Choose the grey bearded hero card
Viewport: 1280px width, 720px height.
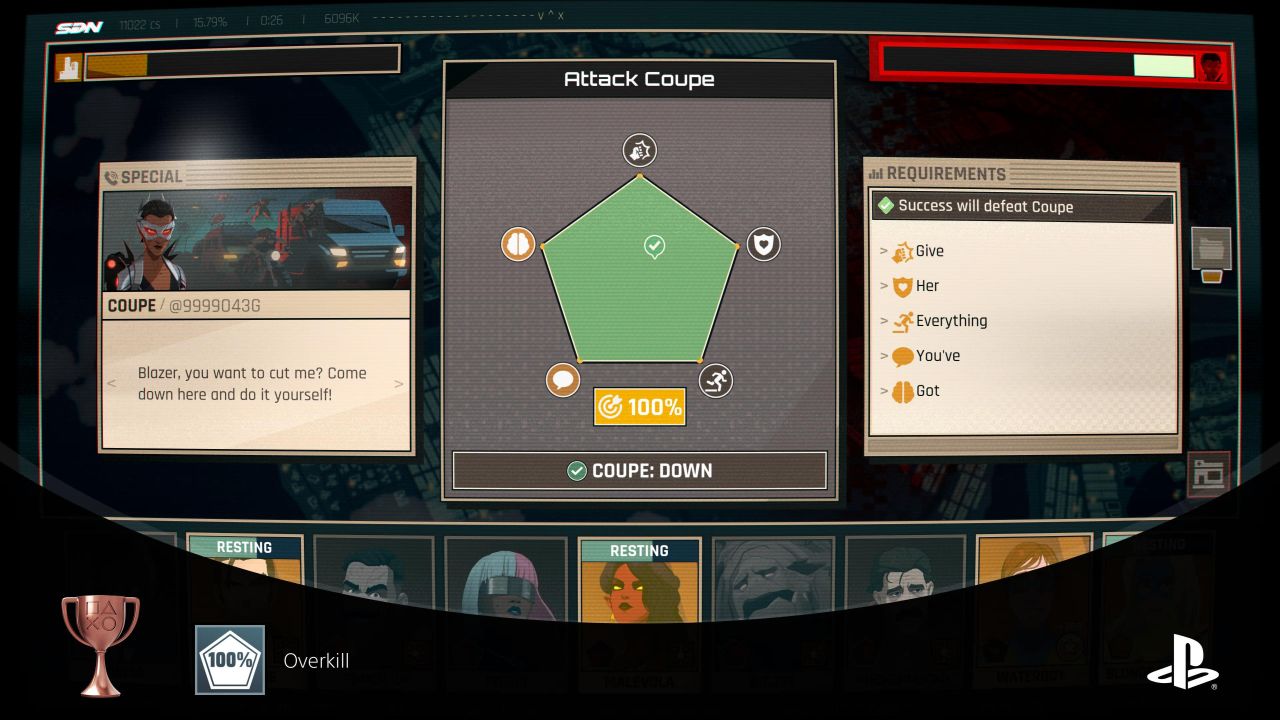(x=773, y=578)
